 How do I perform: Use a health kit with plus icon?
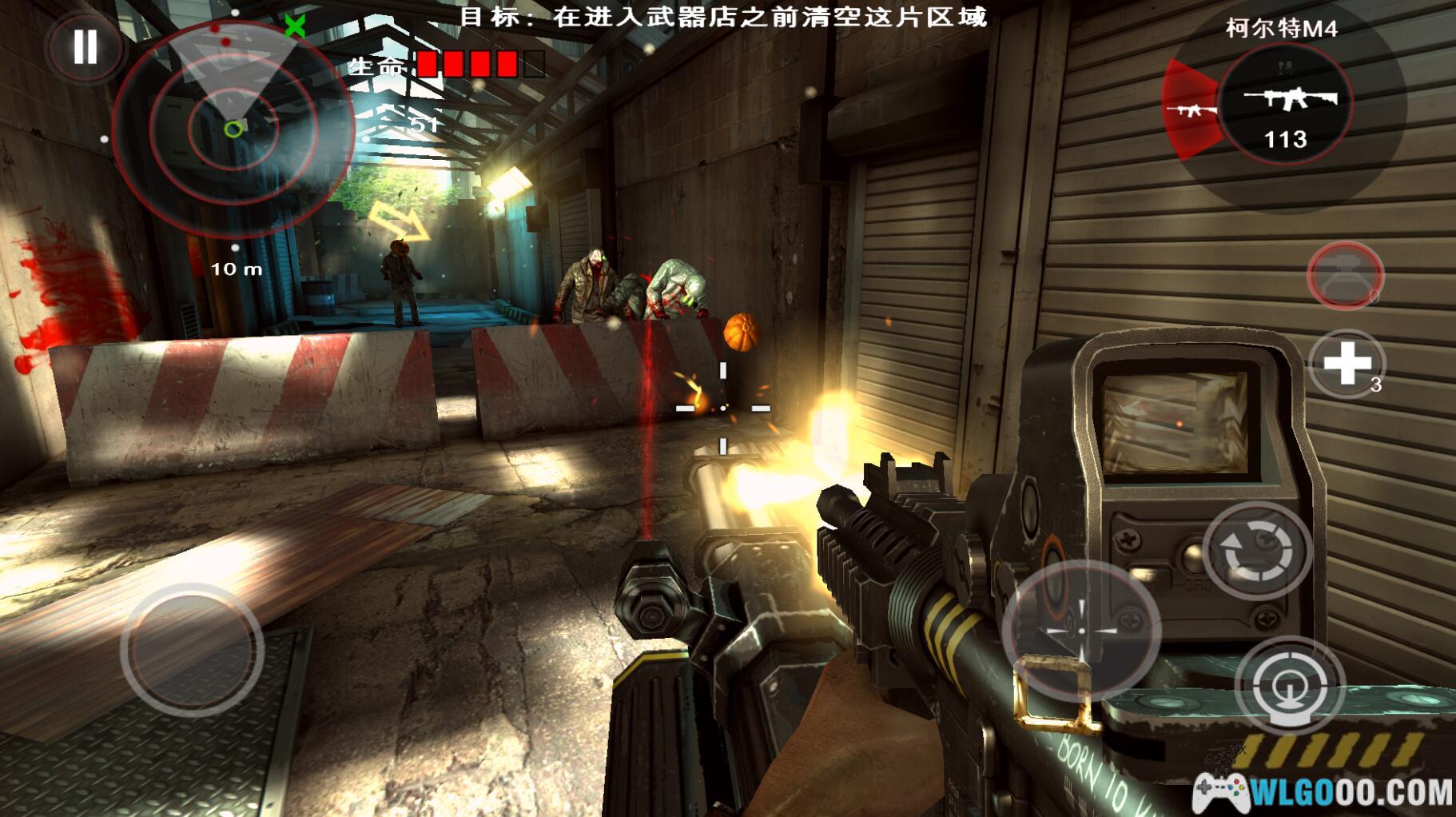coord(1347,364)
